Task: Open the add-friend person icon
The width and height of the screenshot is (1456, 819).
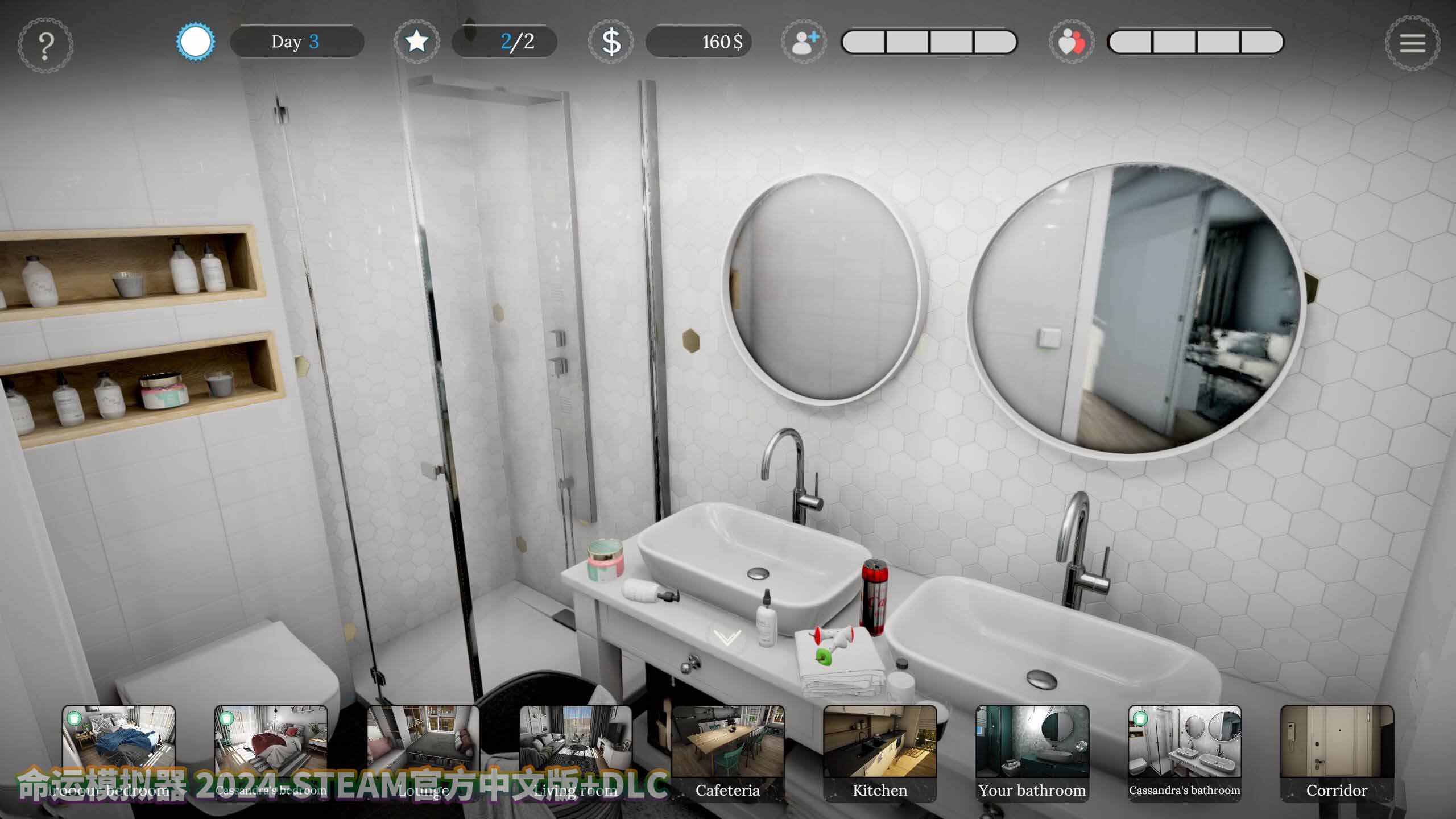Action: click(x=804, y=42)
